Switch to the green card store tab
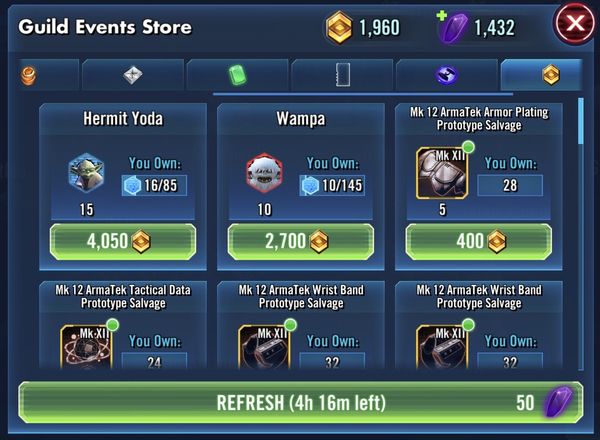Screen dimensions: 600x440 pyautogui.click(x=237, y=74)
